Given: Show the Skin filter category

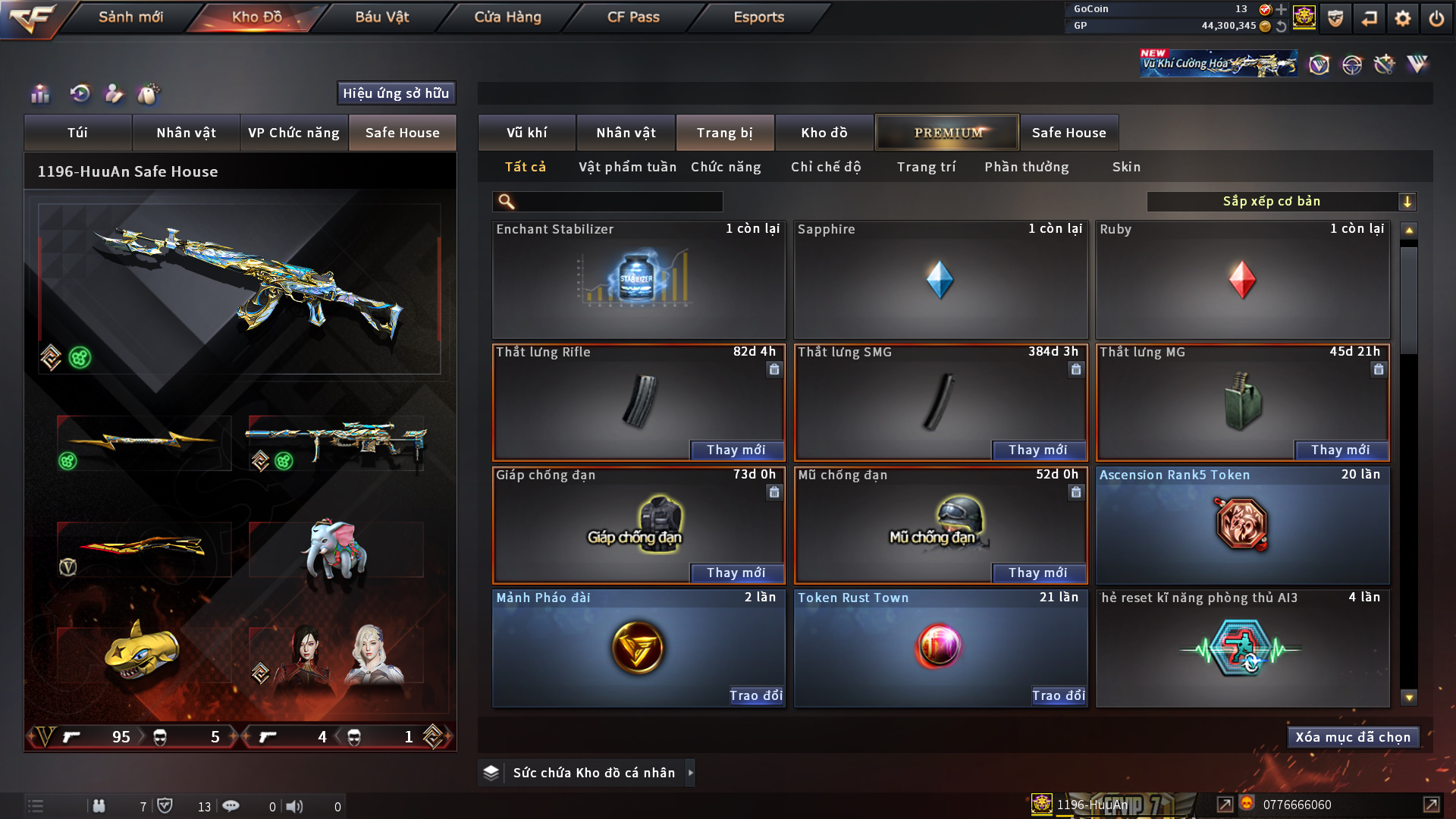Looking at the screenshot, I should (x=1126, y=167).
